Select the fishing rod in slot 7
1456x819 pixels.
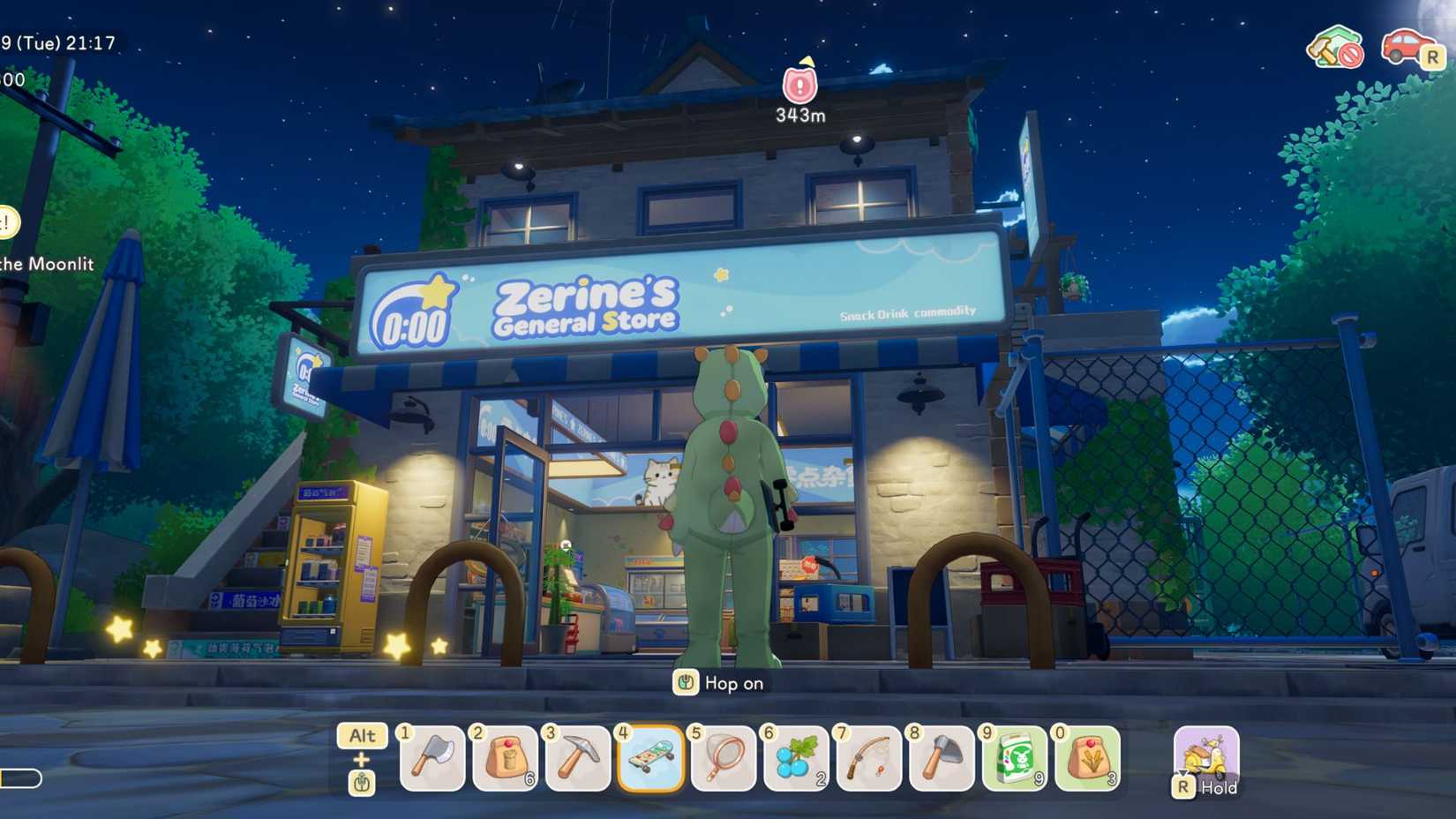click(869, 759)
